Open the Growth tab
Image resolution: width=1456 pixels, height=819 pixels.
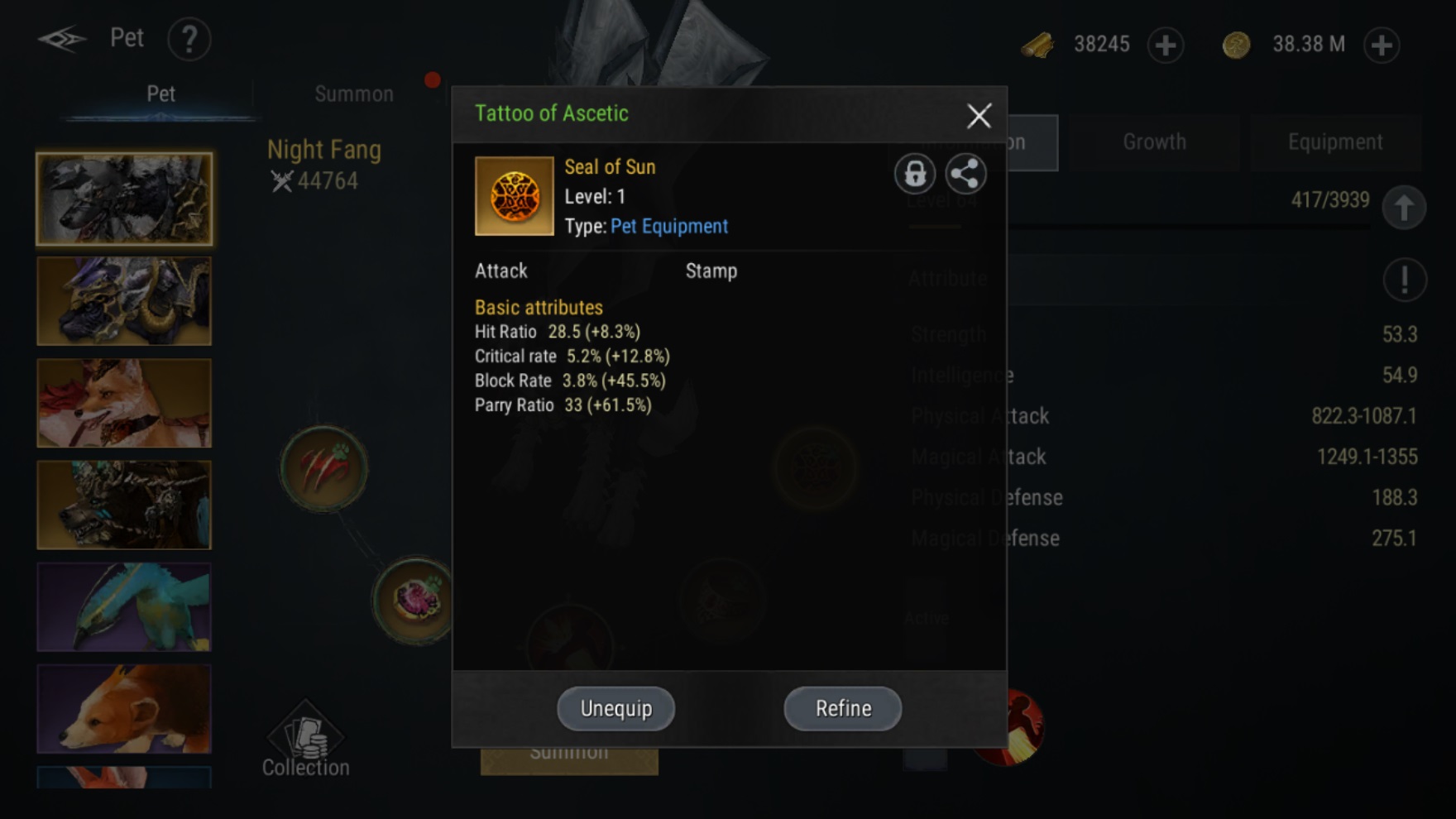[x=1154, y=142]
